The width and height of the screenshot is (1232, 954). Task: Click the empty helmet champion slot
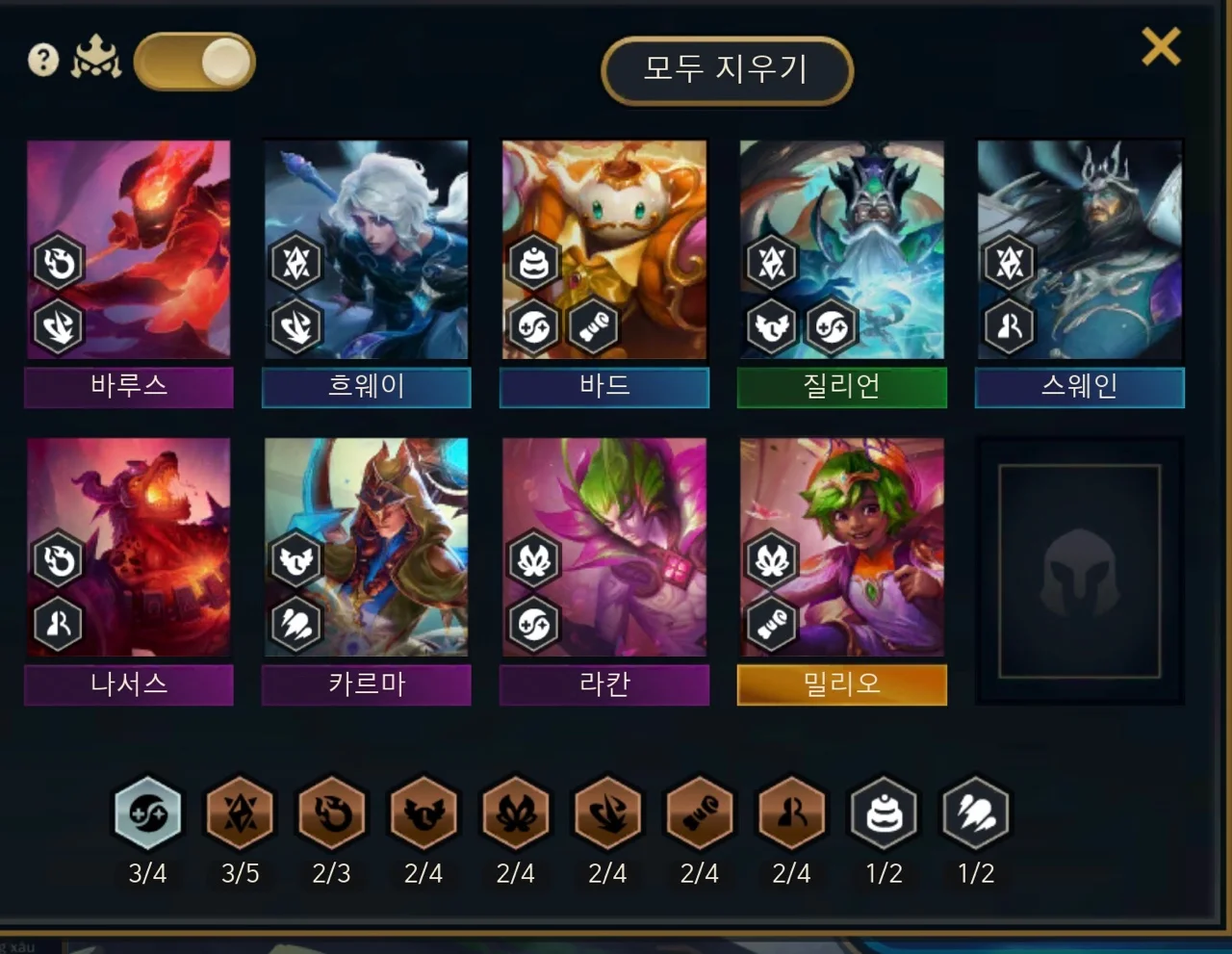pyautogui.click(x=1079, y=571)
